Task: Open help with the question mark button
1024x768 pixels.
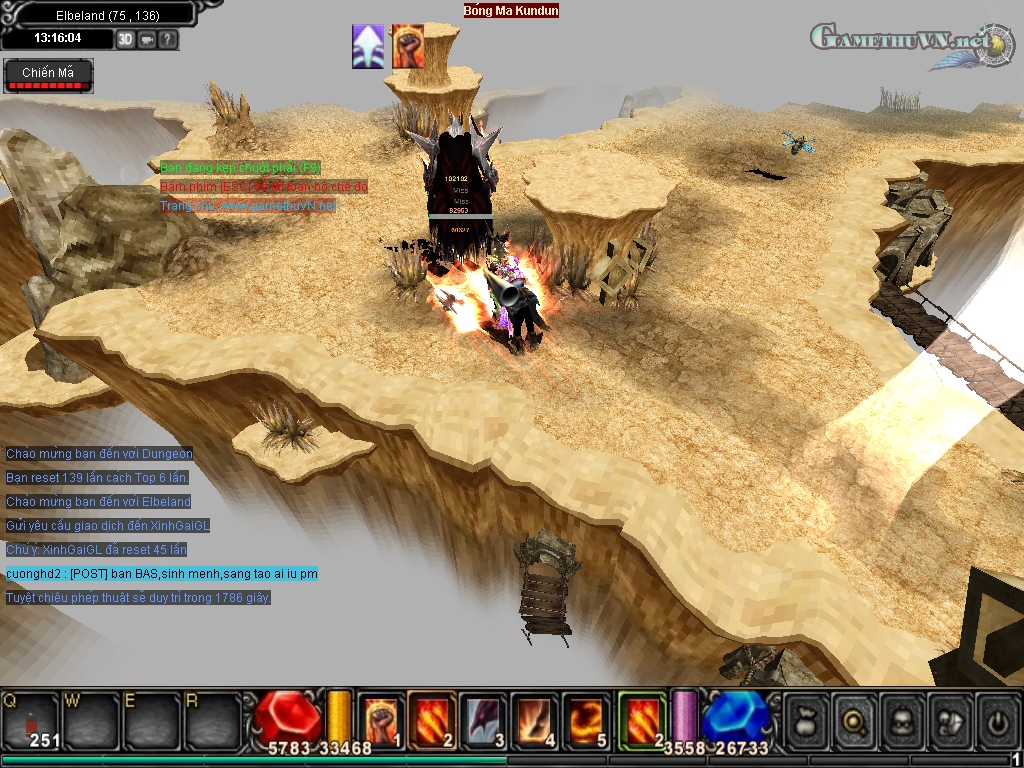Action: [167, 40]
